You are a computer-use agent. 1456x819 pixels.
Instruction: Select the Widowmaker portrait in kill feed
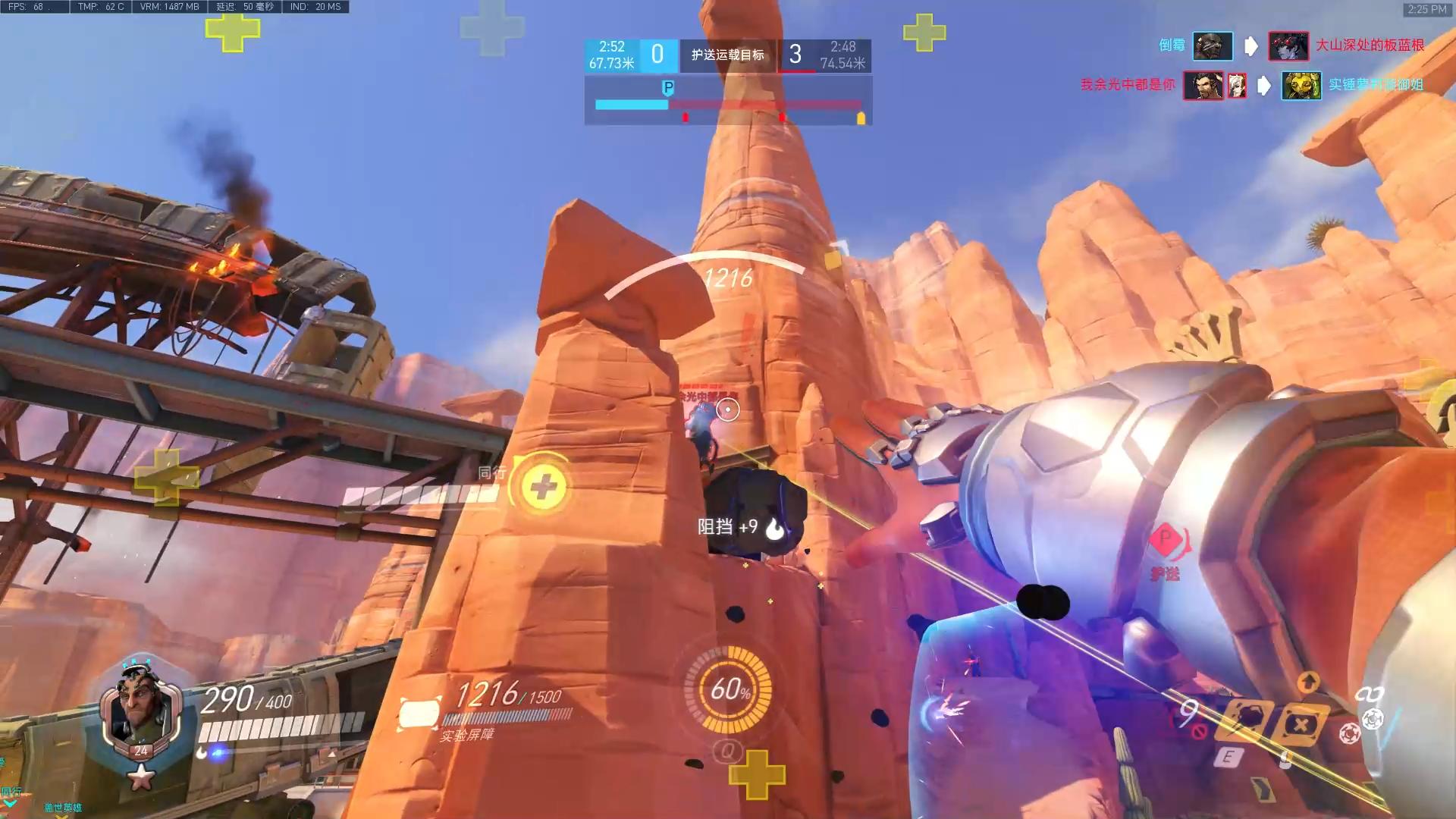pos(1288,45)
